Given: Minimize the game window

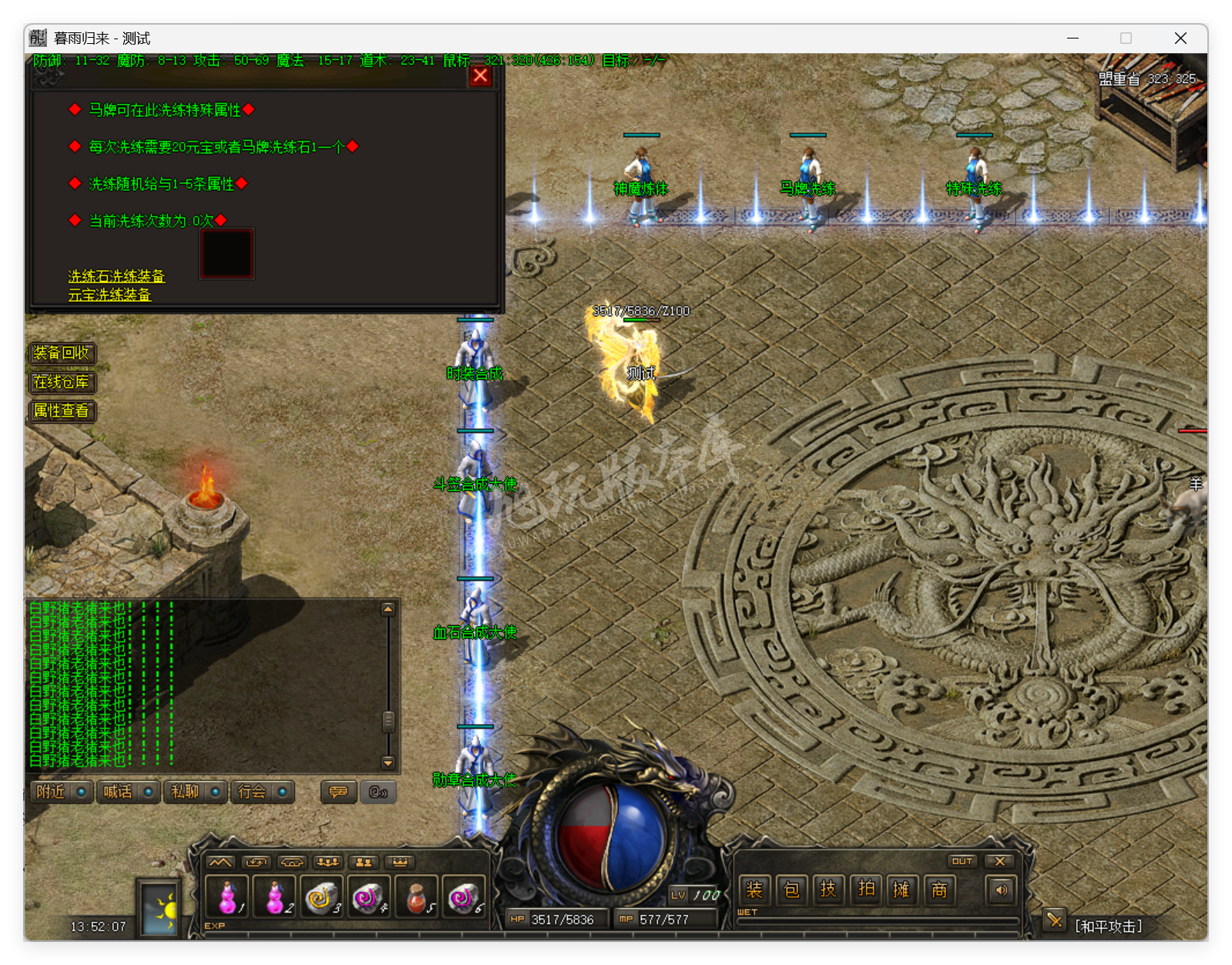Looking at the screenshot, I should pos(1073,38).
